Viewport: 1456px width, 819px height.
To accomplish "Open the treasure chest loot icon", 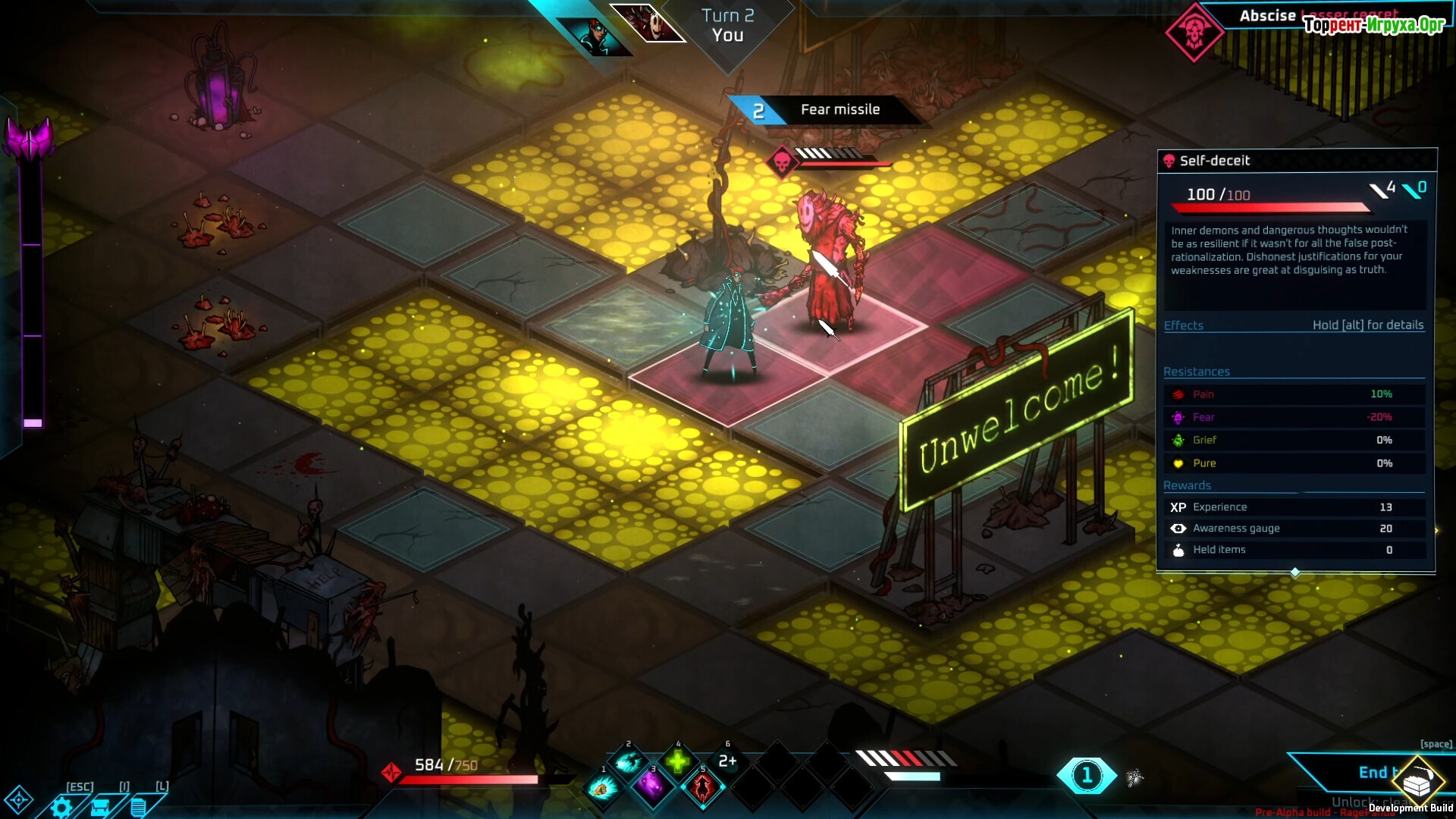I will [x=1416, y=781].
